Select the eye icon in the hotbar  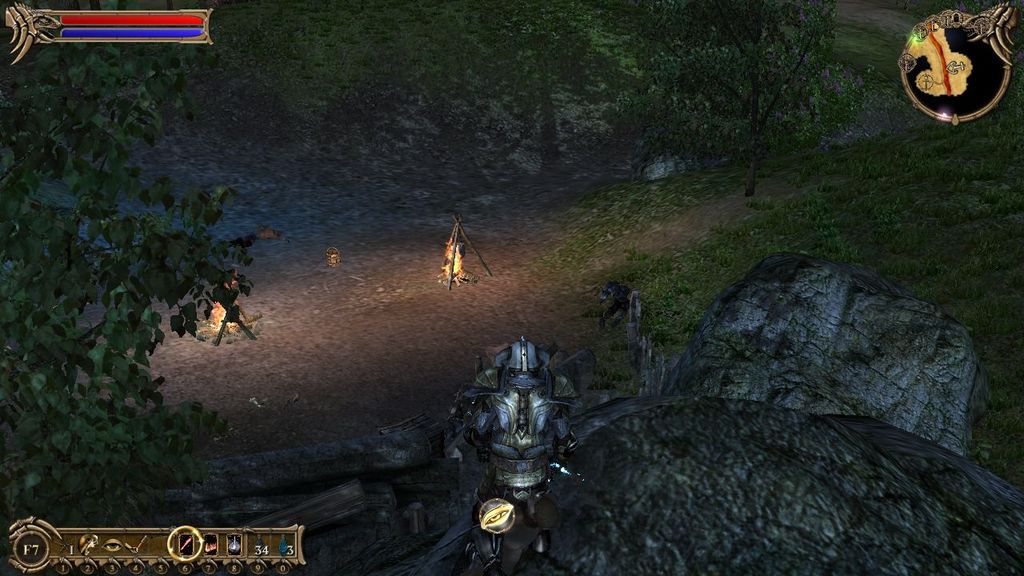tap(112, 545)
